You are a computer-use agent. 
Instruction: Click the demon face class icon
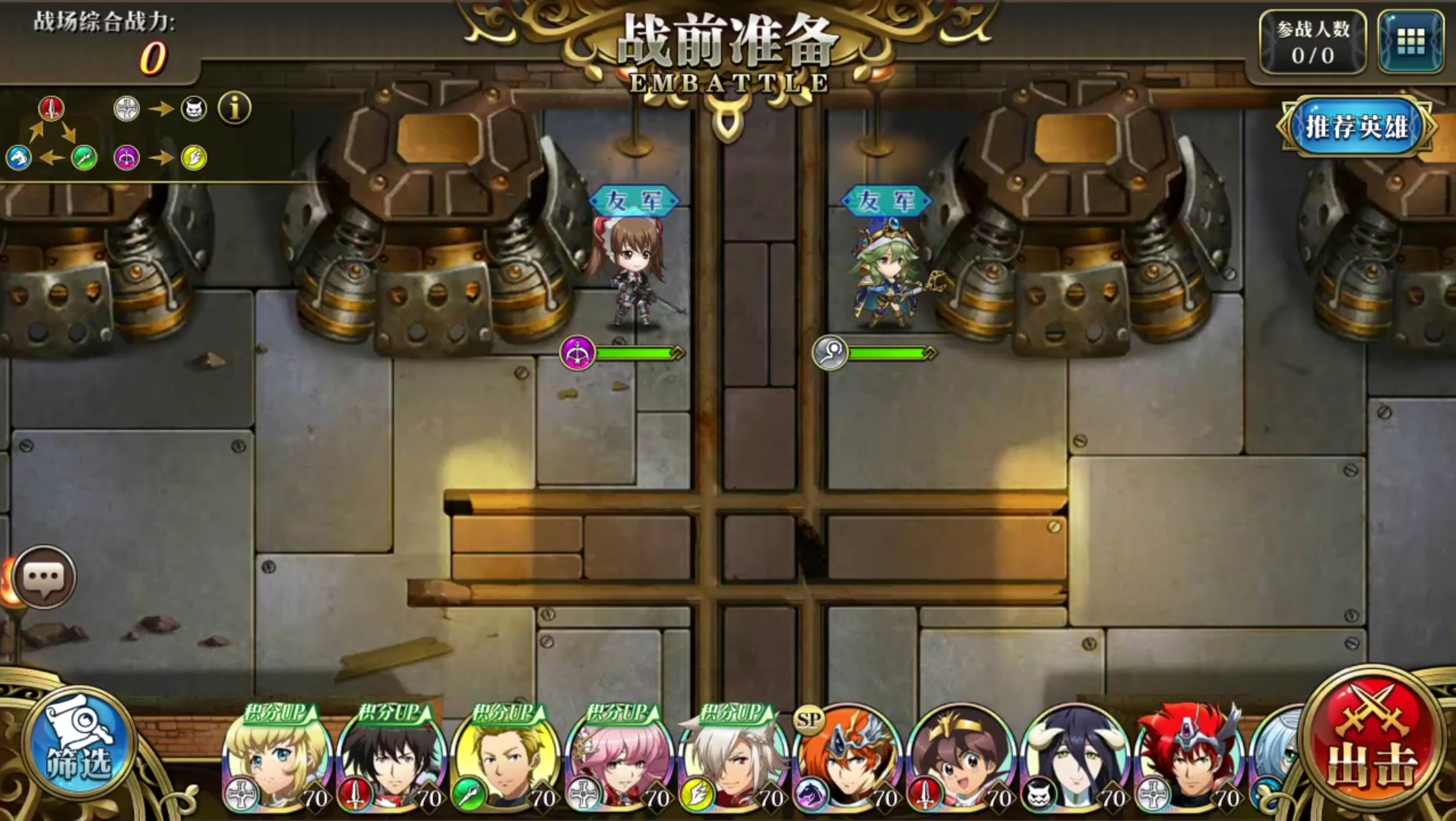click(194, 109)
